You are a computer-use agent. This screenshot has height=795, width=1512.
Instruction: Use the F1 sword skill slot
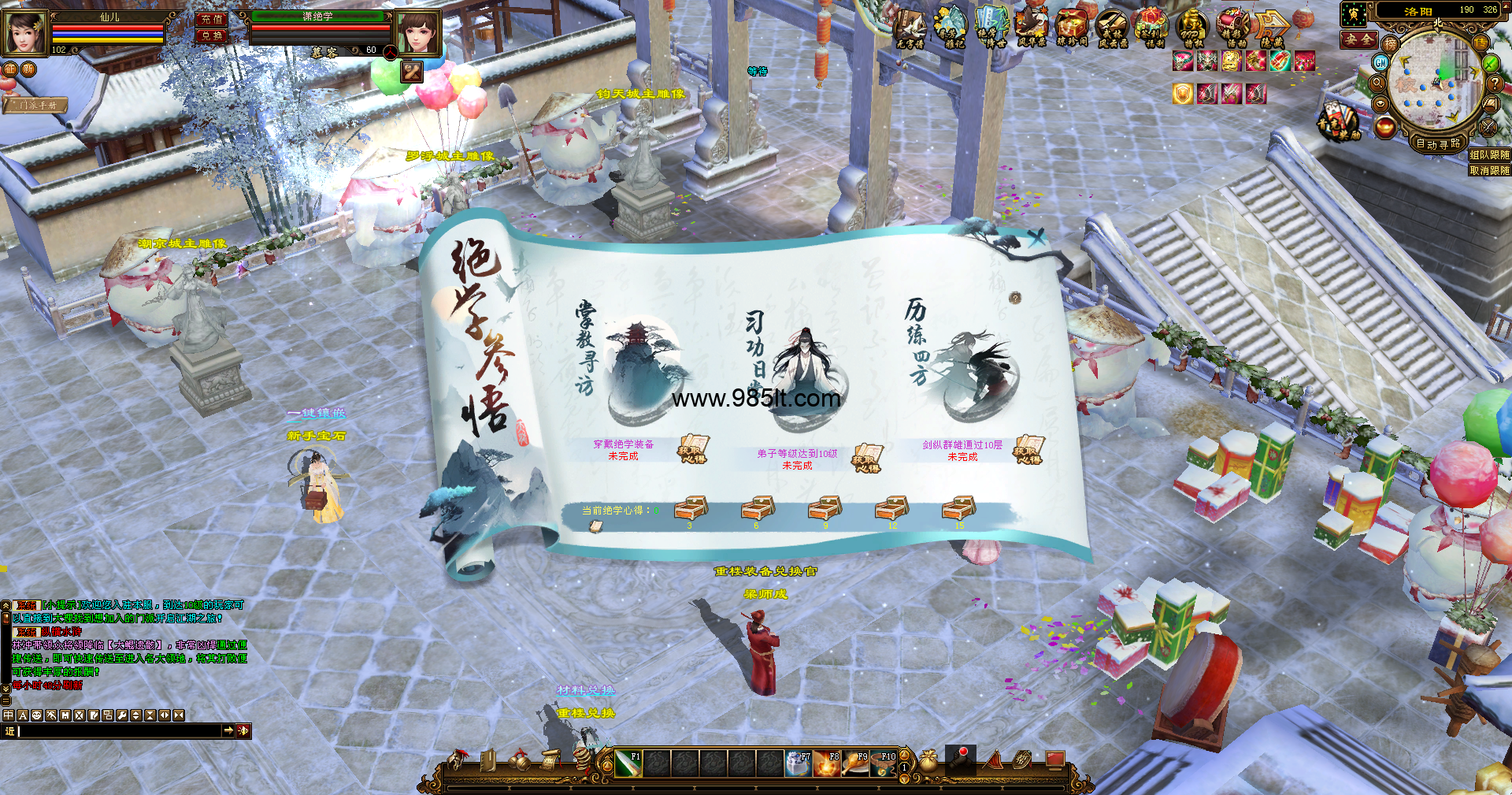628,763
